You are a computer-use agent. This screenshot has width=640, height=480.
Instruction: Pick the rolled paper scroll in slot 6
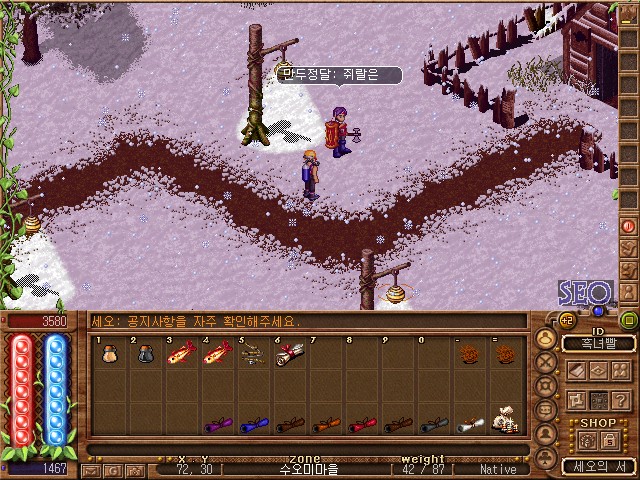289,354
